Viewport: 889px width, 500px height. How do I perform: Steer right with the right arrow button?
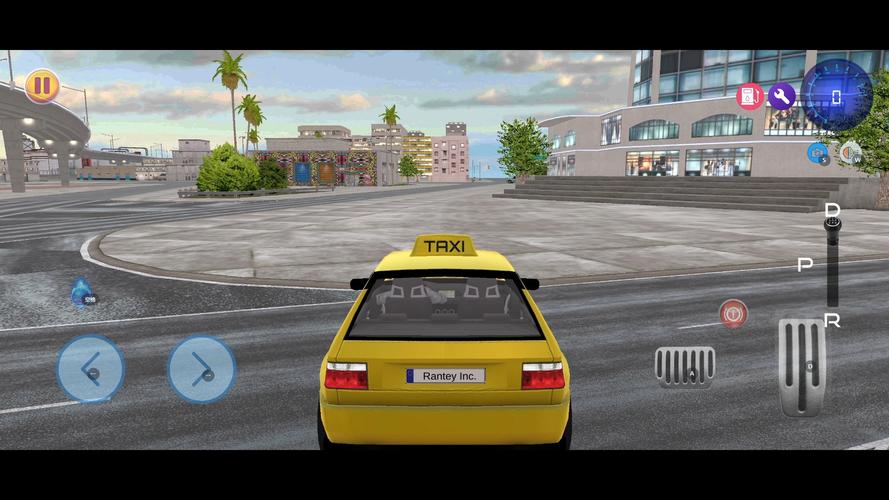click(x=201, y=369)
